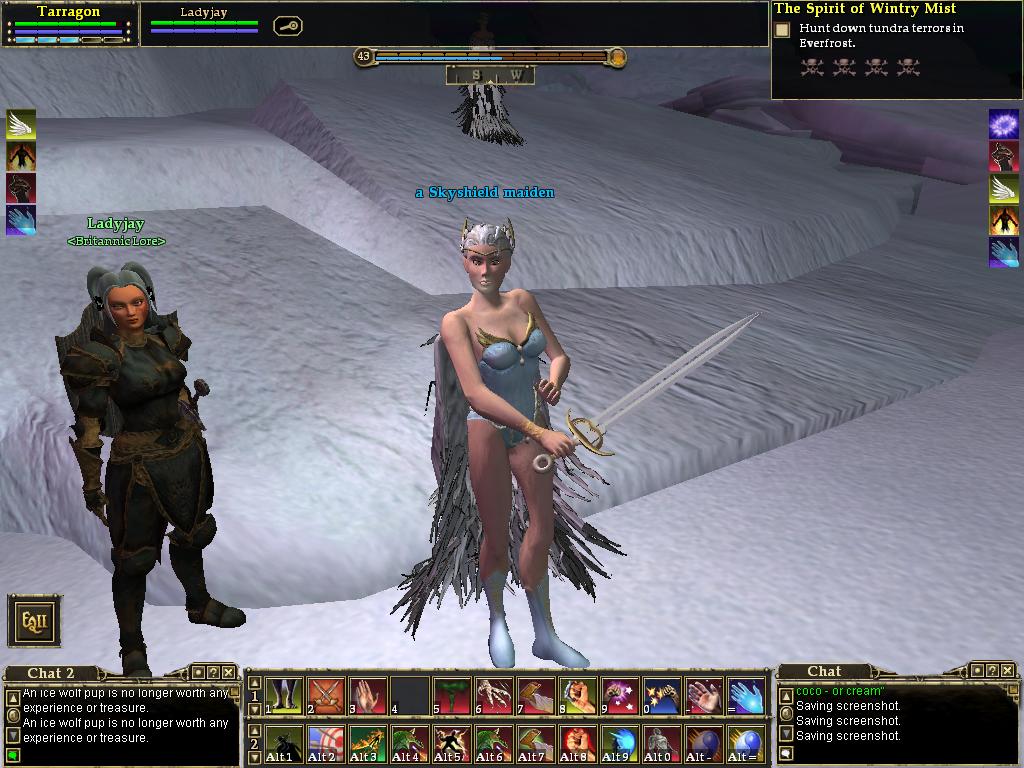This screenshot has height=768, width=1024.
Task: Click the purple swirl effect icon
Action: point(1003,124)
